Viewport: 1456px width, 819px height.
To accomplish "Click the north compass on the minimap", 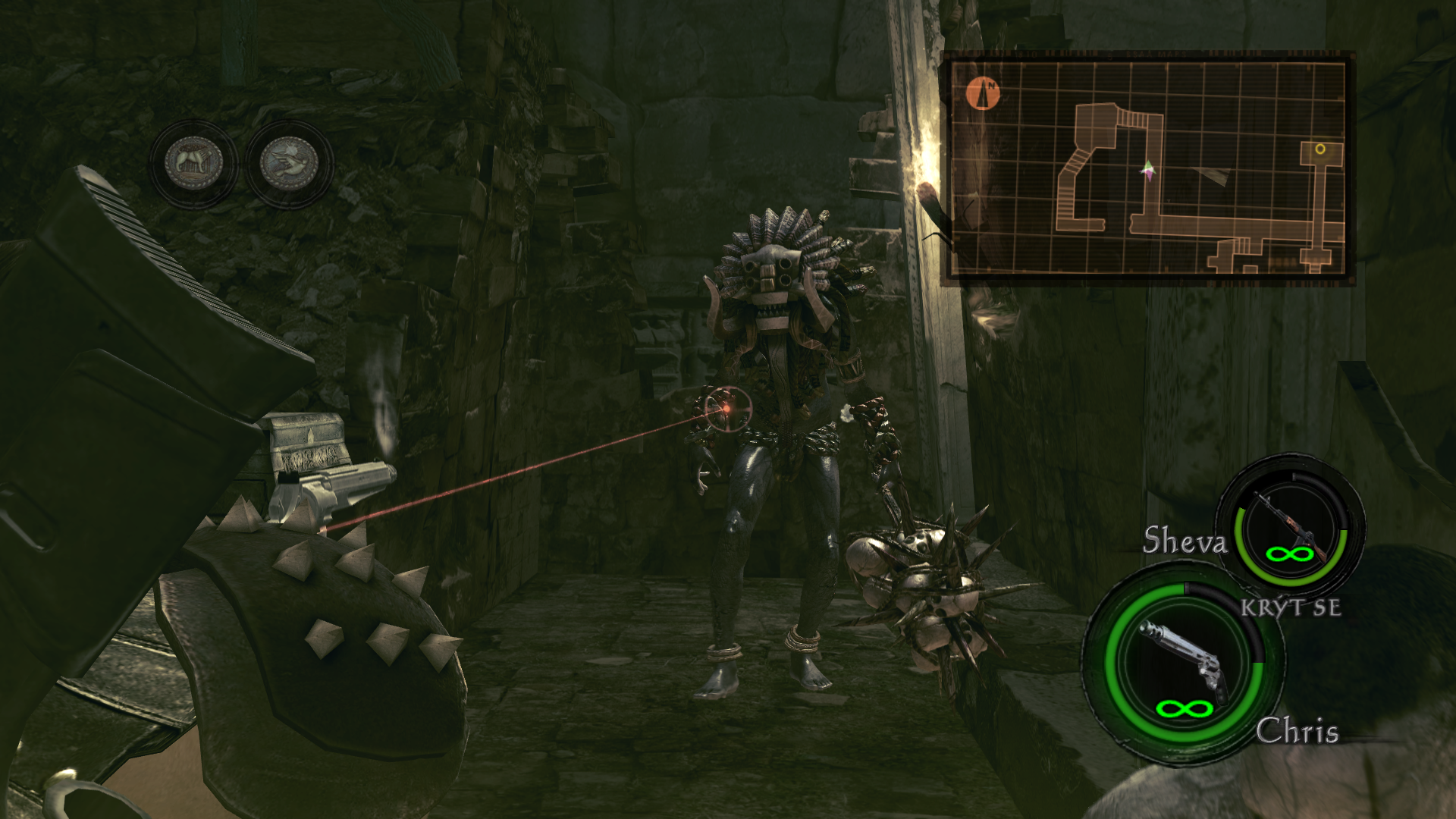I will point(984,94).
